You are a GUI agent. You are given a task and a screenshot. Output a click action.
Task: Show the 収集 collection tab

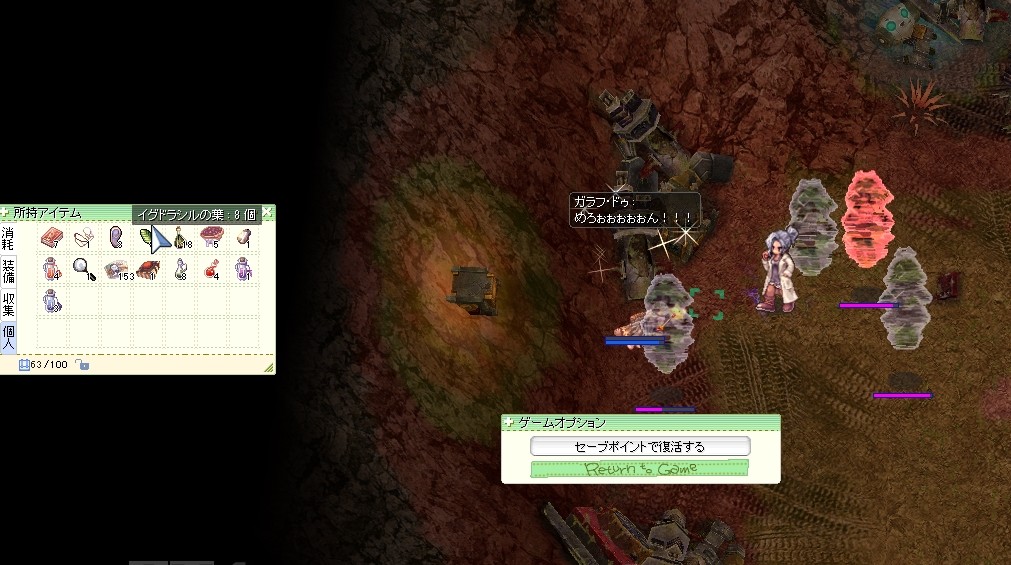click(8, 302)
